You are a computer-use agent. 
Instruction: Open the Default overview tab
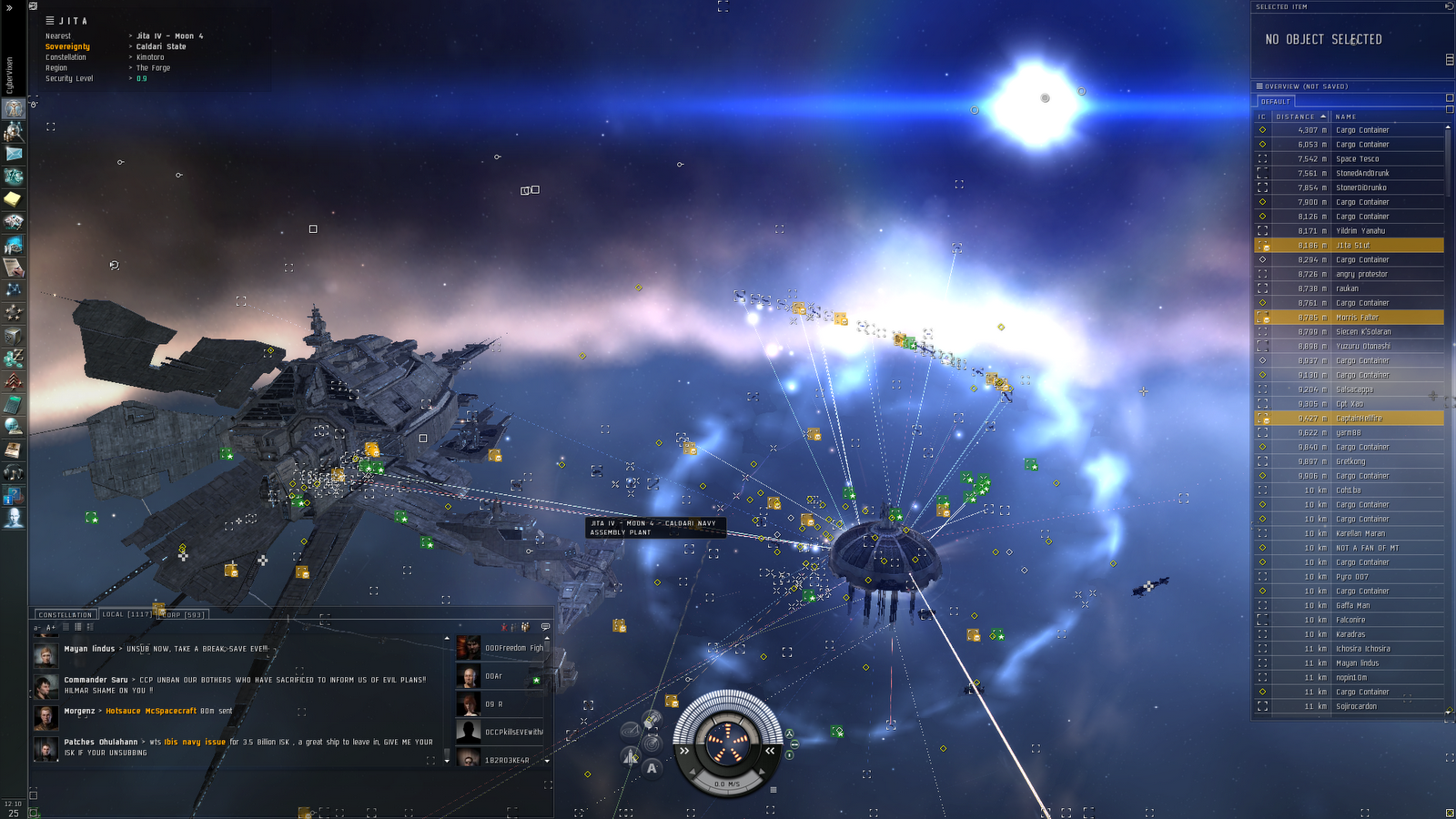click(1276, 101)
